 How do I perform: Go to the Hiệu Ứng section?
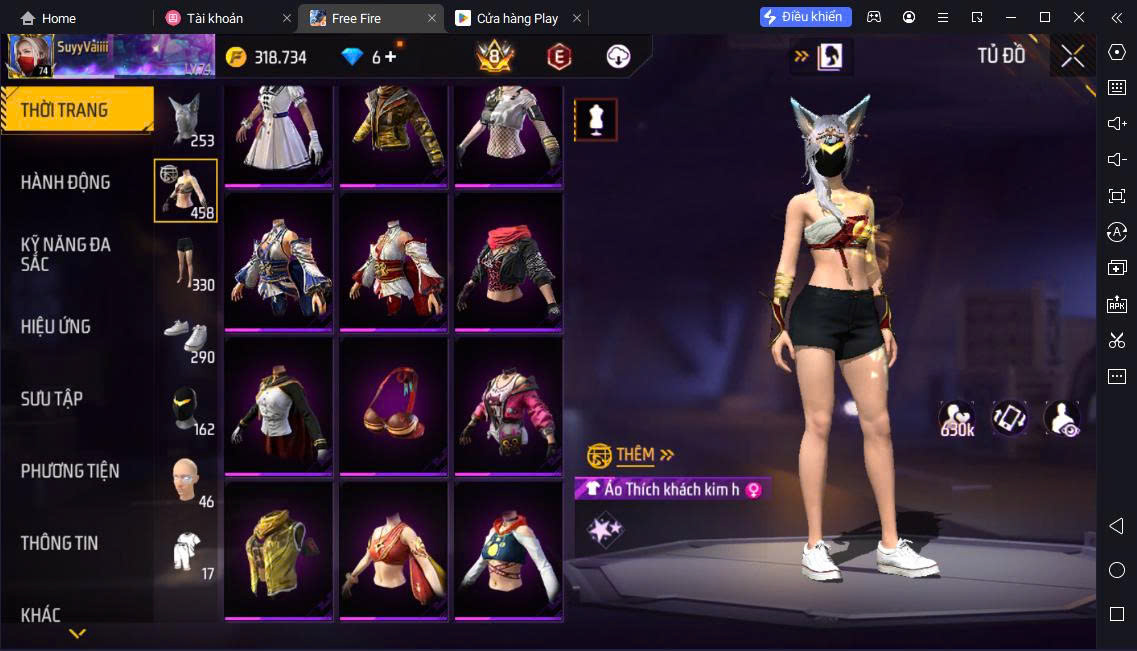pyautogui.click(x=56, y=327)
